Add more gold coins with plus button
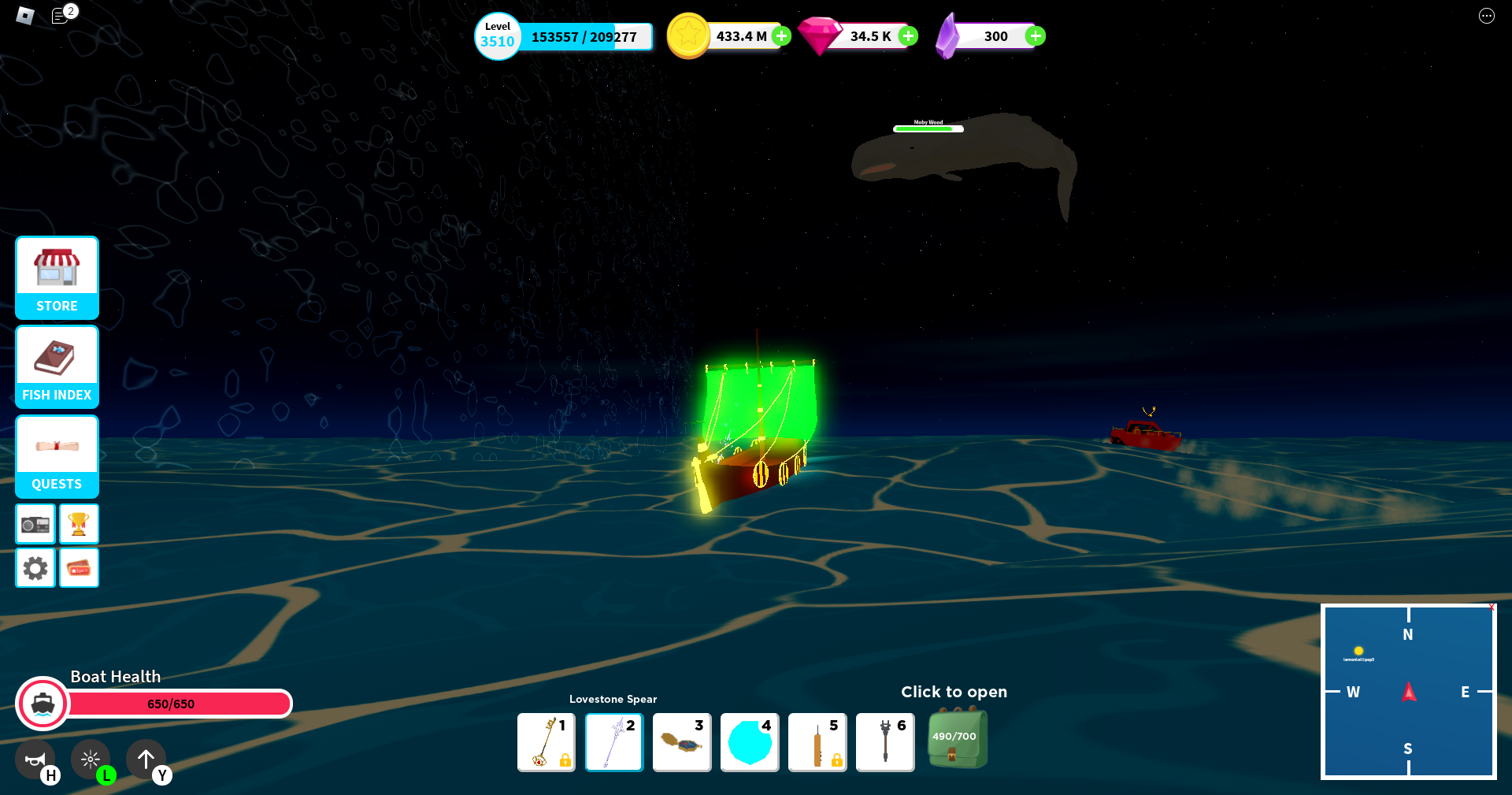Viewport: 1512px width, 795px height. (x=781, y=35)
